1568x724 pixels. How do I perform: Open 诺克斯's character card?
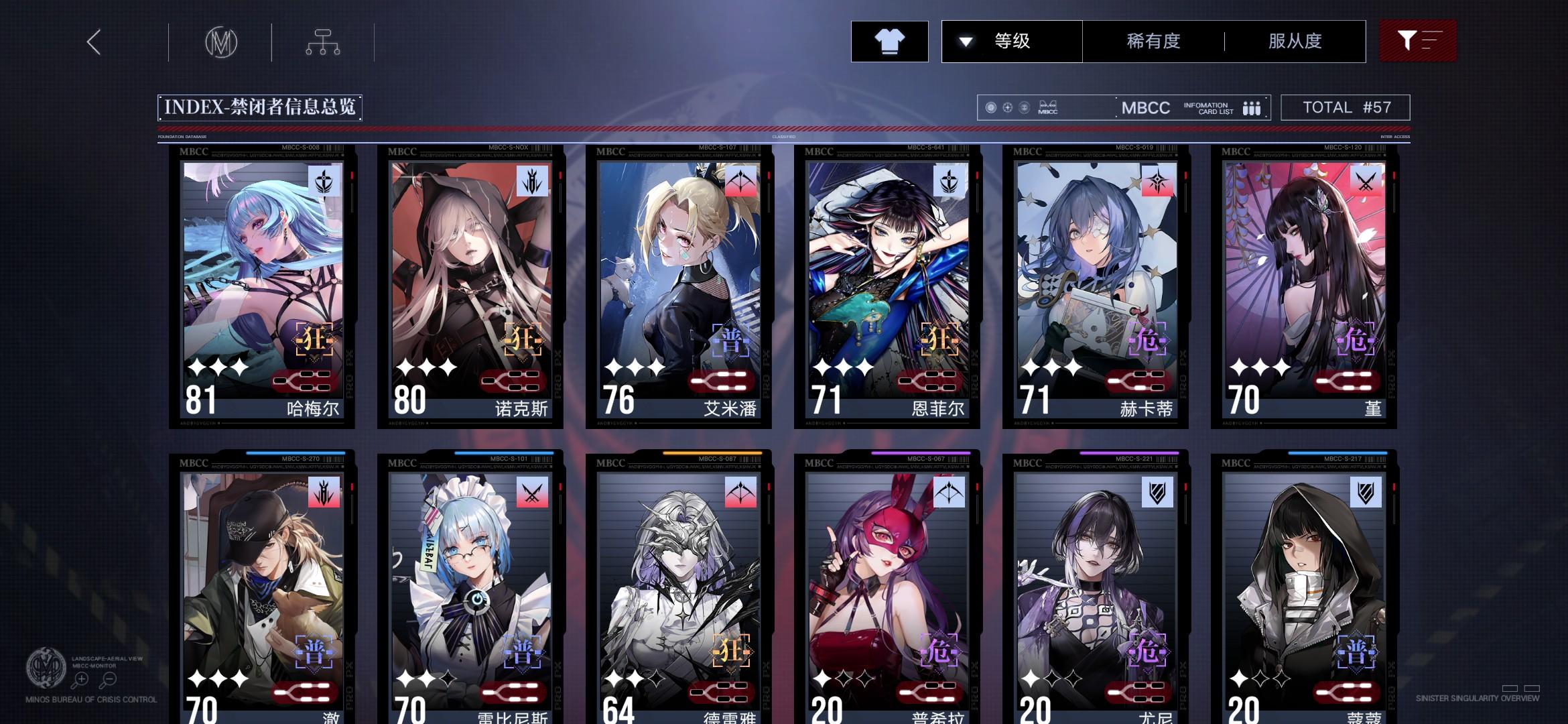(x=470, y=288)
